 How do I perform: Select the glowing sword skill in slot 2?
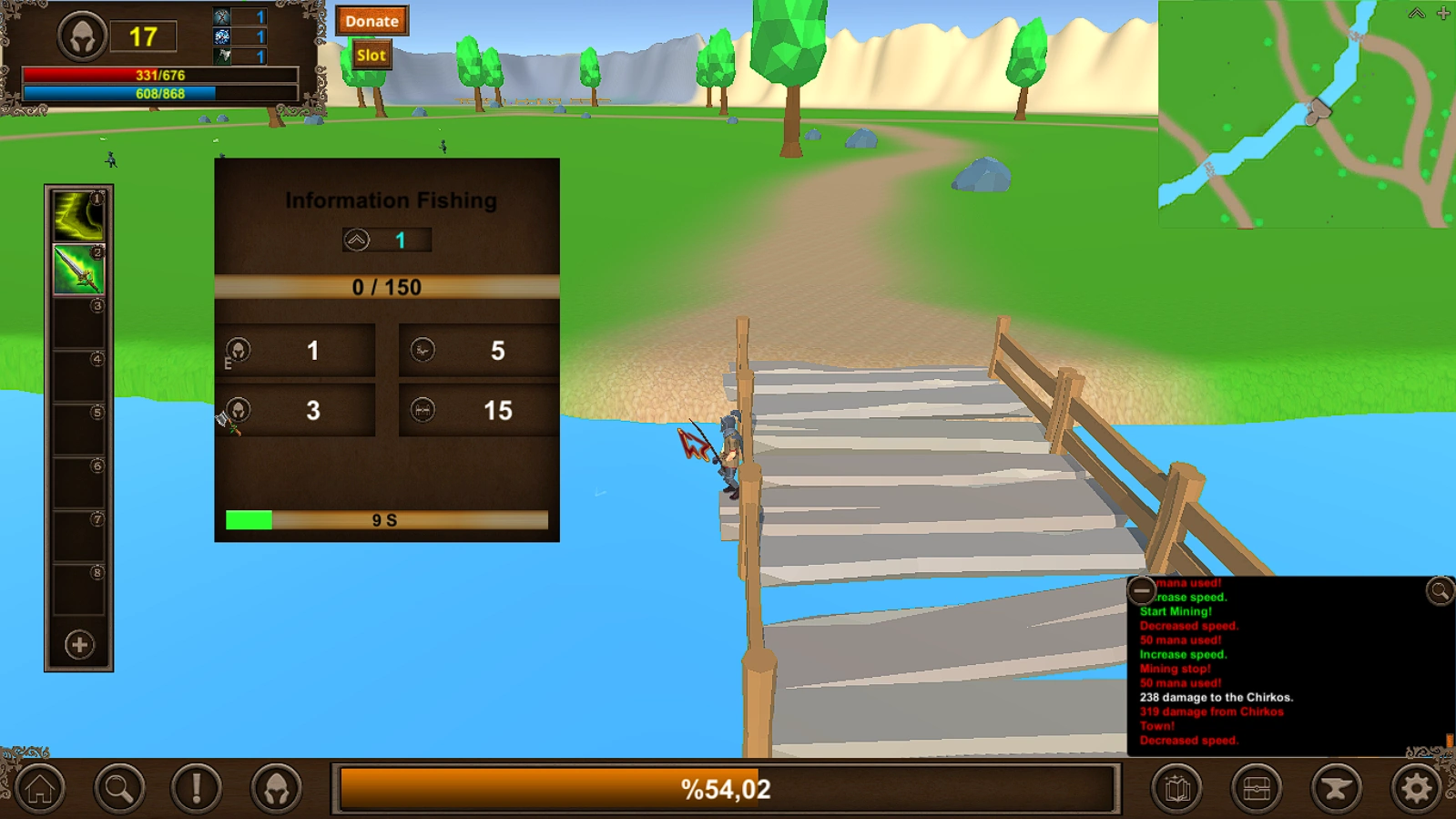point(80,268)
